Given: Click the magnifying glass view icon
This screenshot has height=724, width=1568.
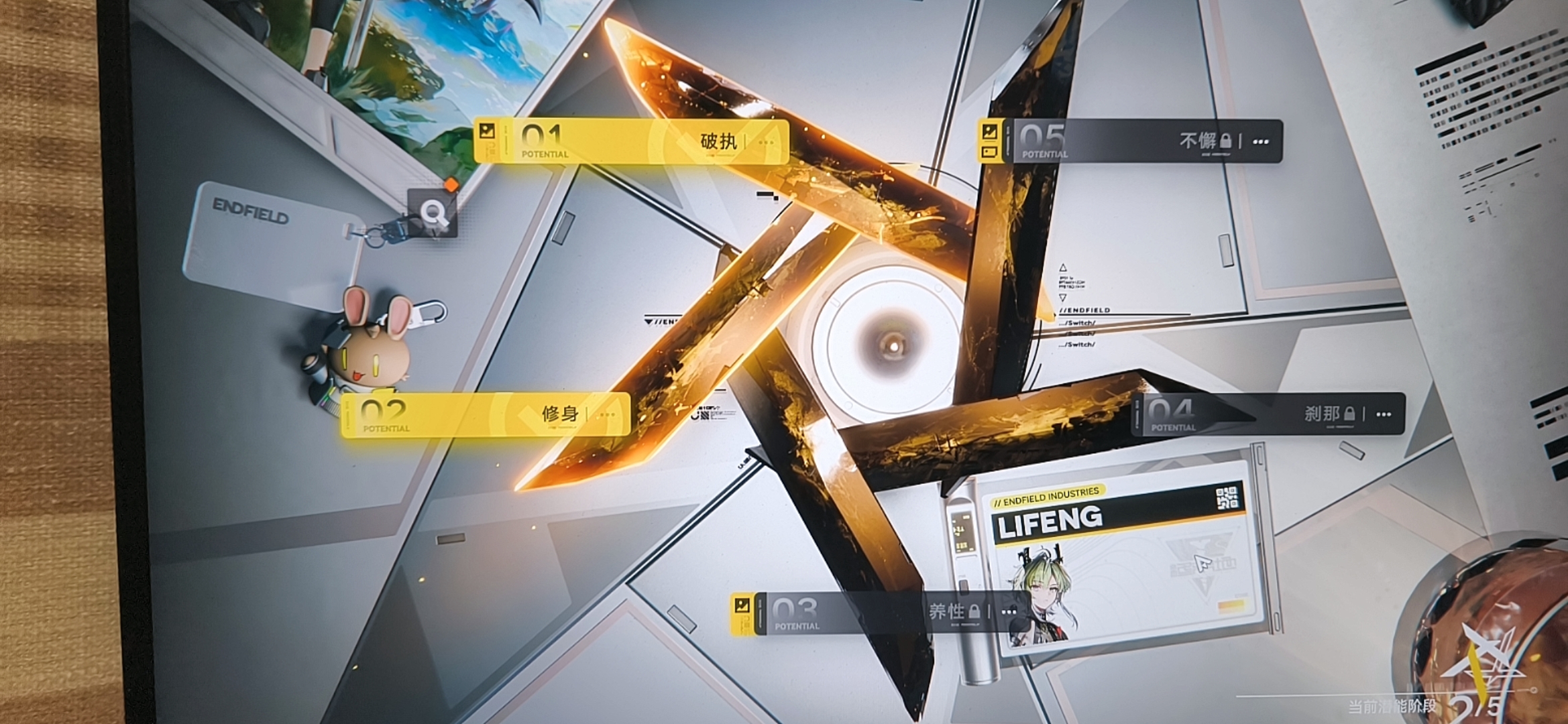Looking at the screenshot, I should (433, 213).
